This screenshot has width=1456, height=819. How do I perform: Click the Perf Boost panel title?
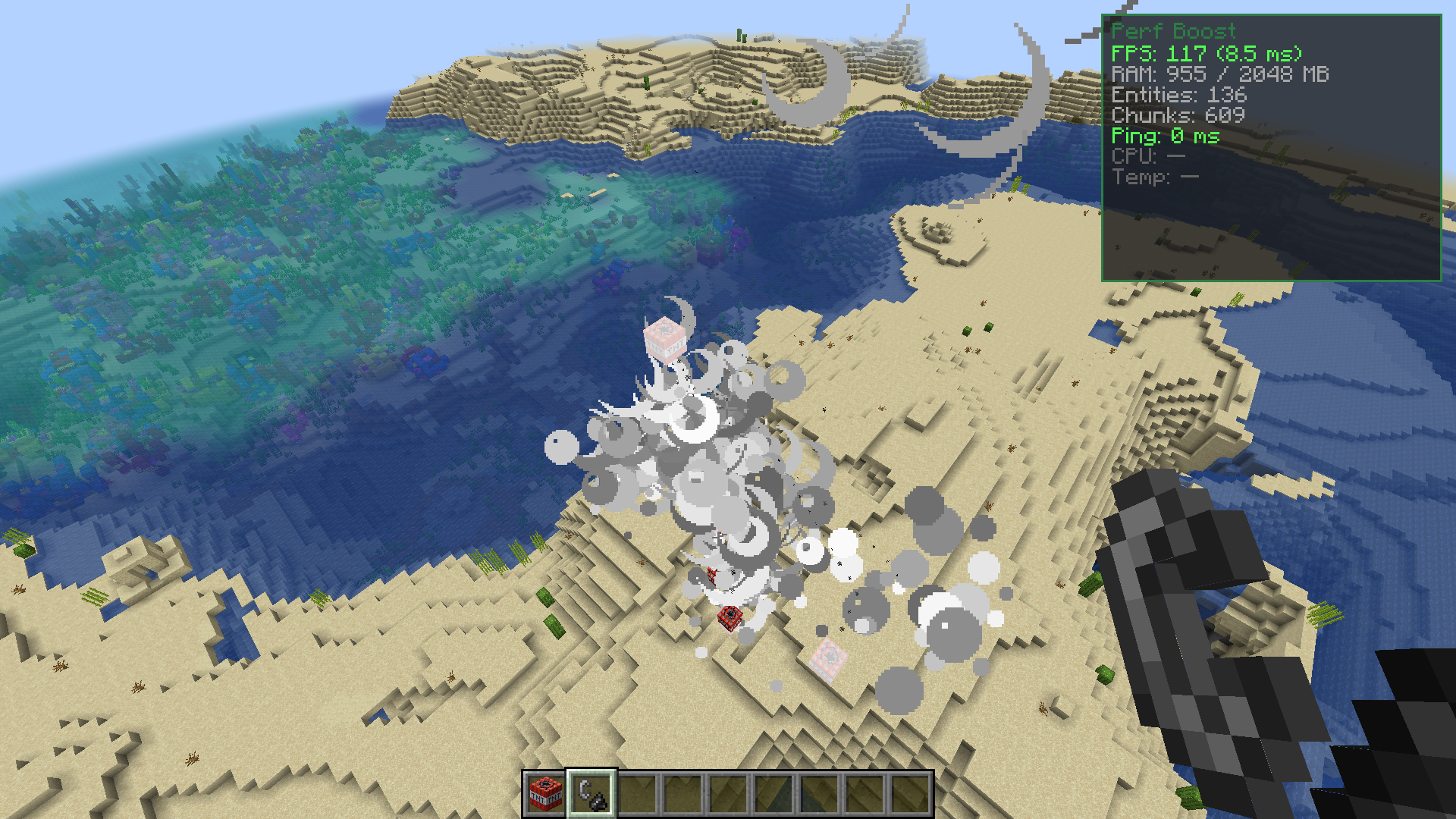[x=1174, y=32]
